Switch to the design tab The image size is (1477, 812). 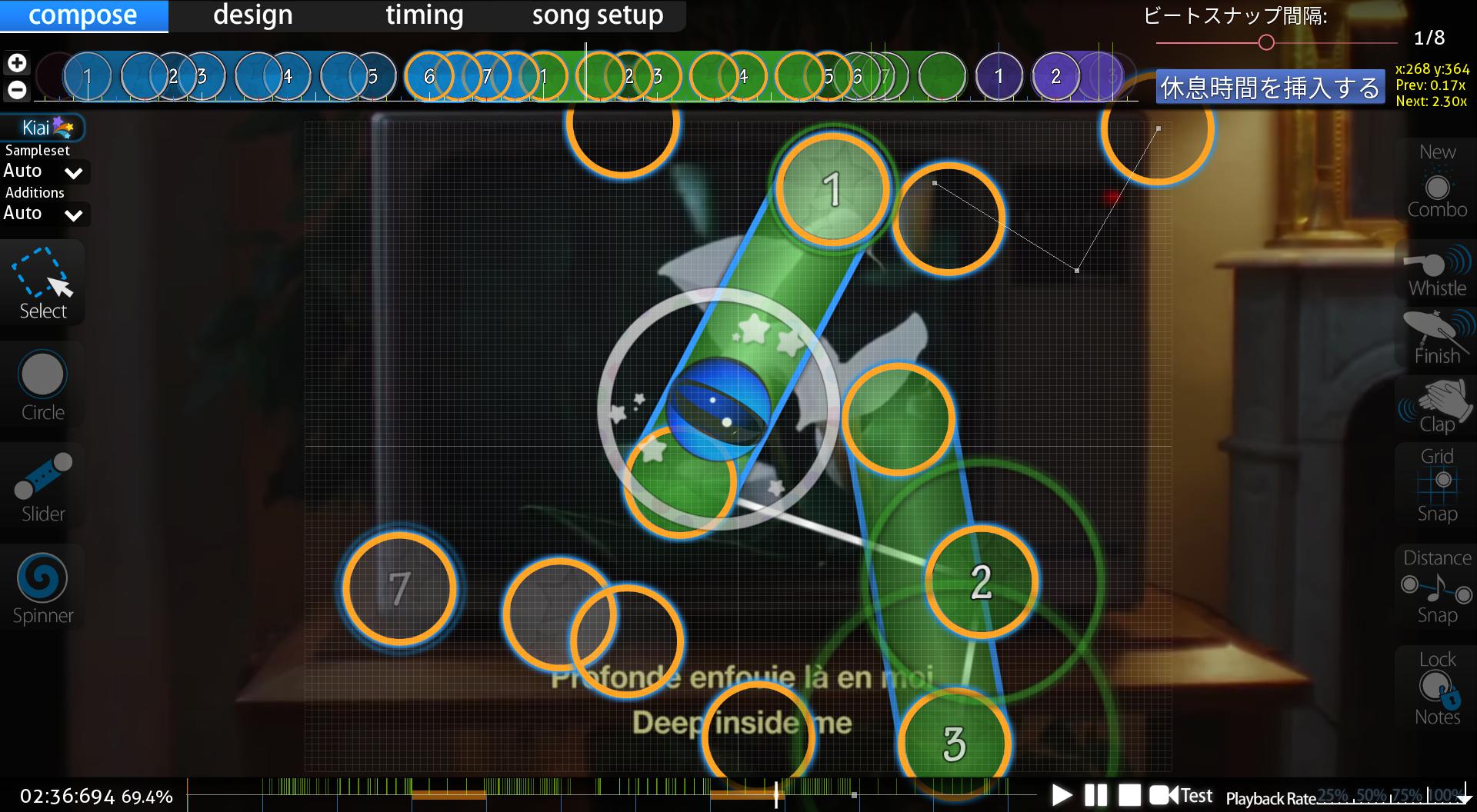point(252,15)
